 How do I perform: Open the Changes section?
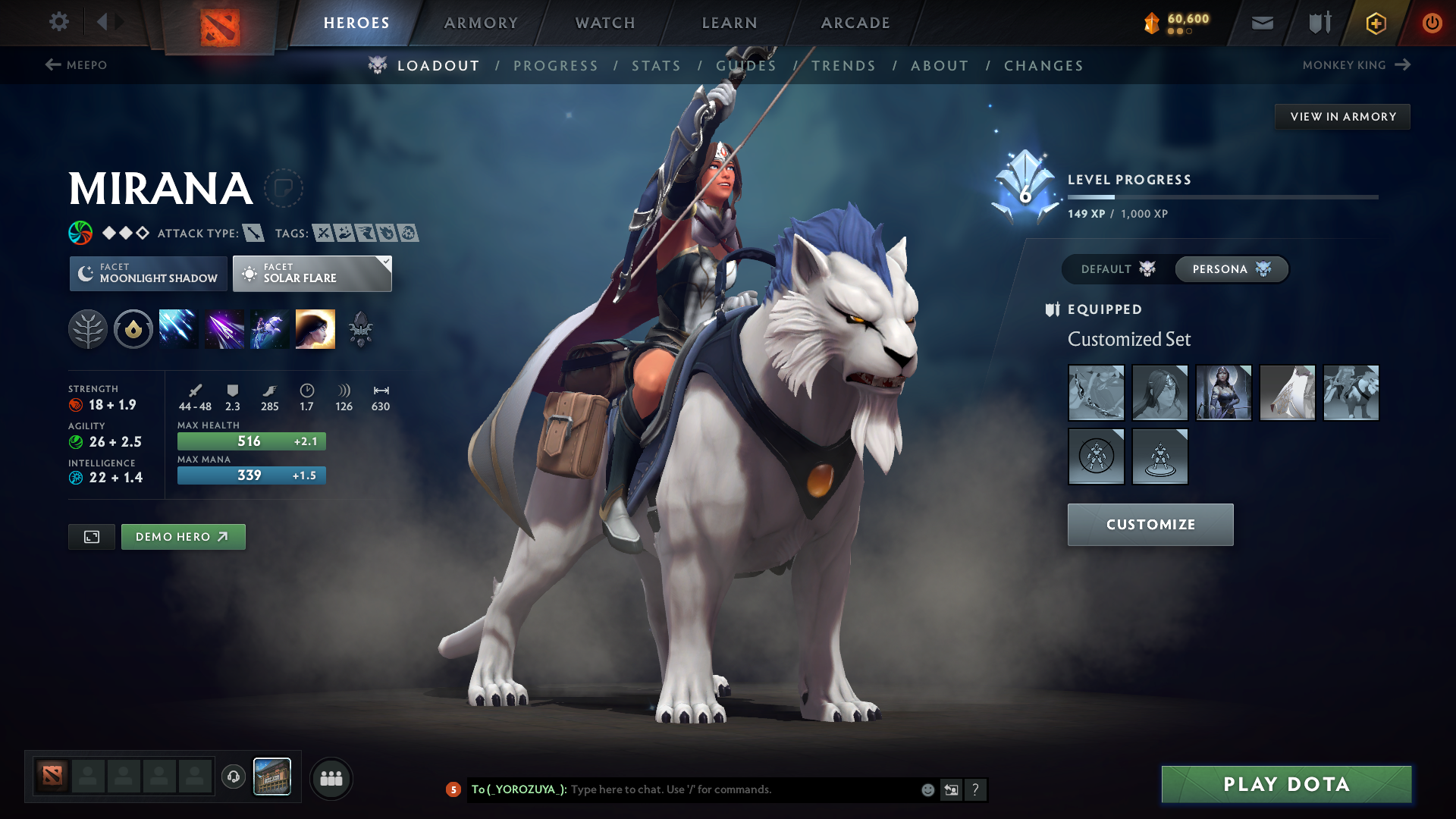[x=1043, y=66]
